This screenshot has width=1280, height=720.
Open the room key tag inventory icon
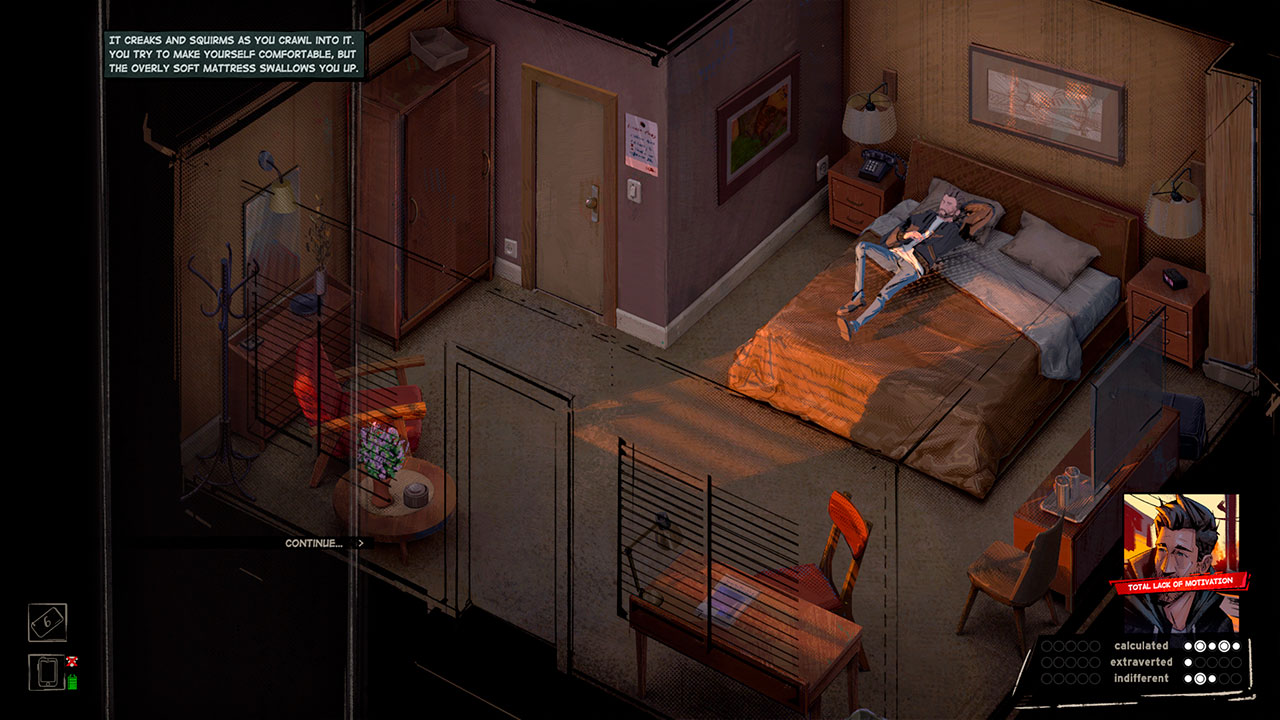47,622
